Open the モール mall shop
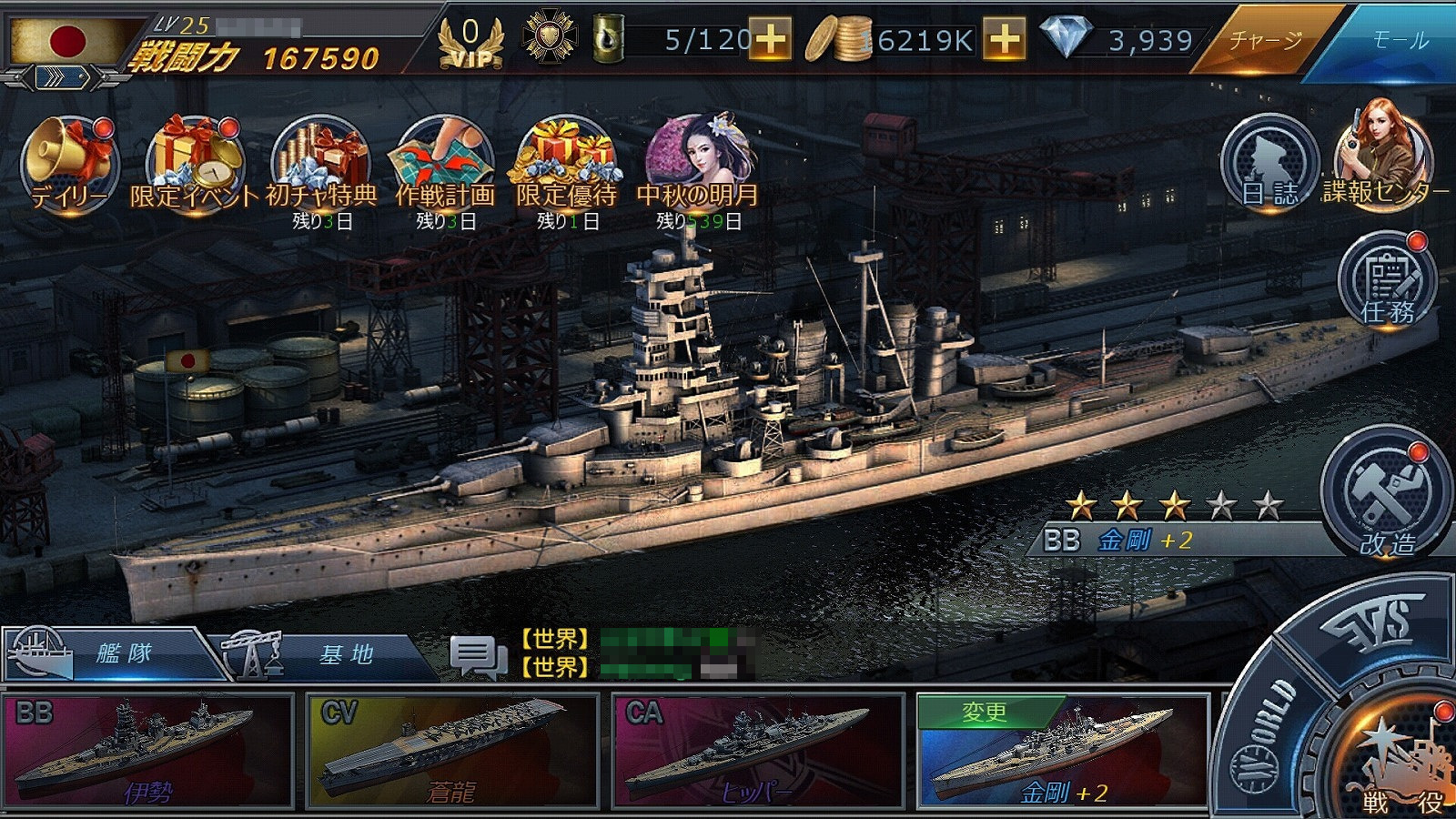Screen dimensions: 1456x819 (x=1400, y=40)
